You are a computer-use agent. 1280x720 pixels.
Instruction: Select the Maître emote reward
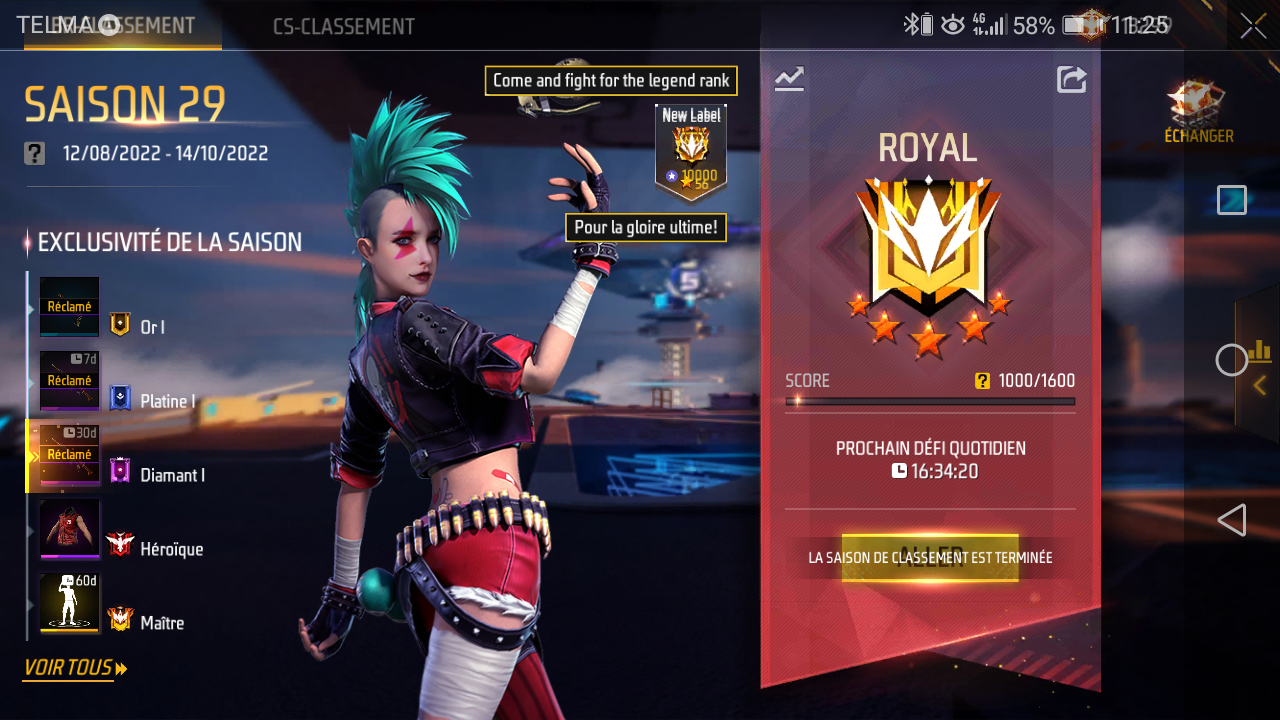69,603
